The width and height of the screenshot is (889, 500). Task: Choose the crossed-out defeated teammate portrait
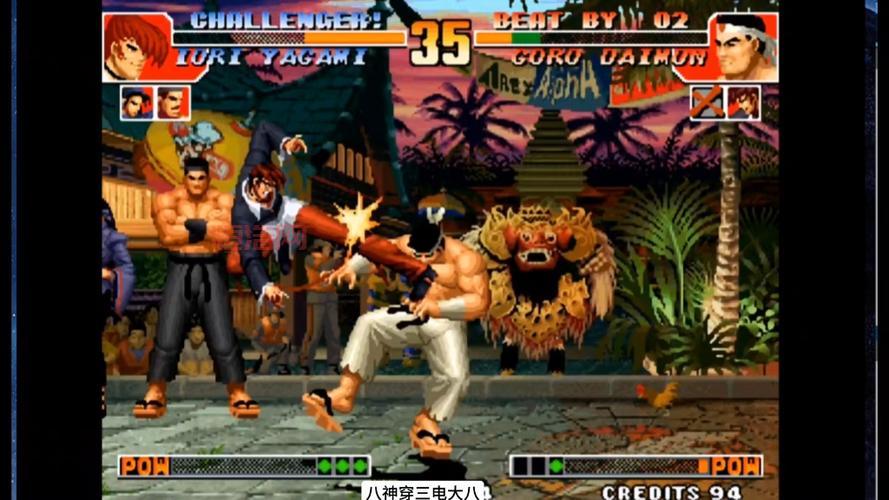click(707, 102)
